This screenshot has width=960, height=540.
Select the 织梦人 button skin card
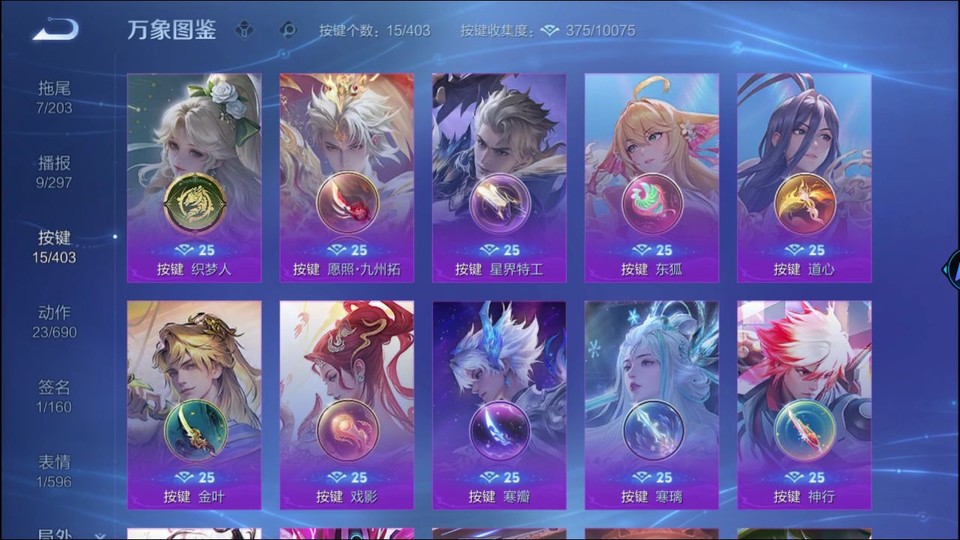(194, 178)
